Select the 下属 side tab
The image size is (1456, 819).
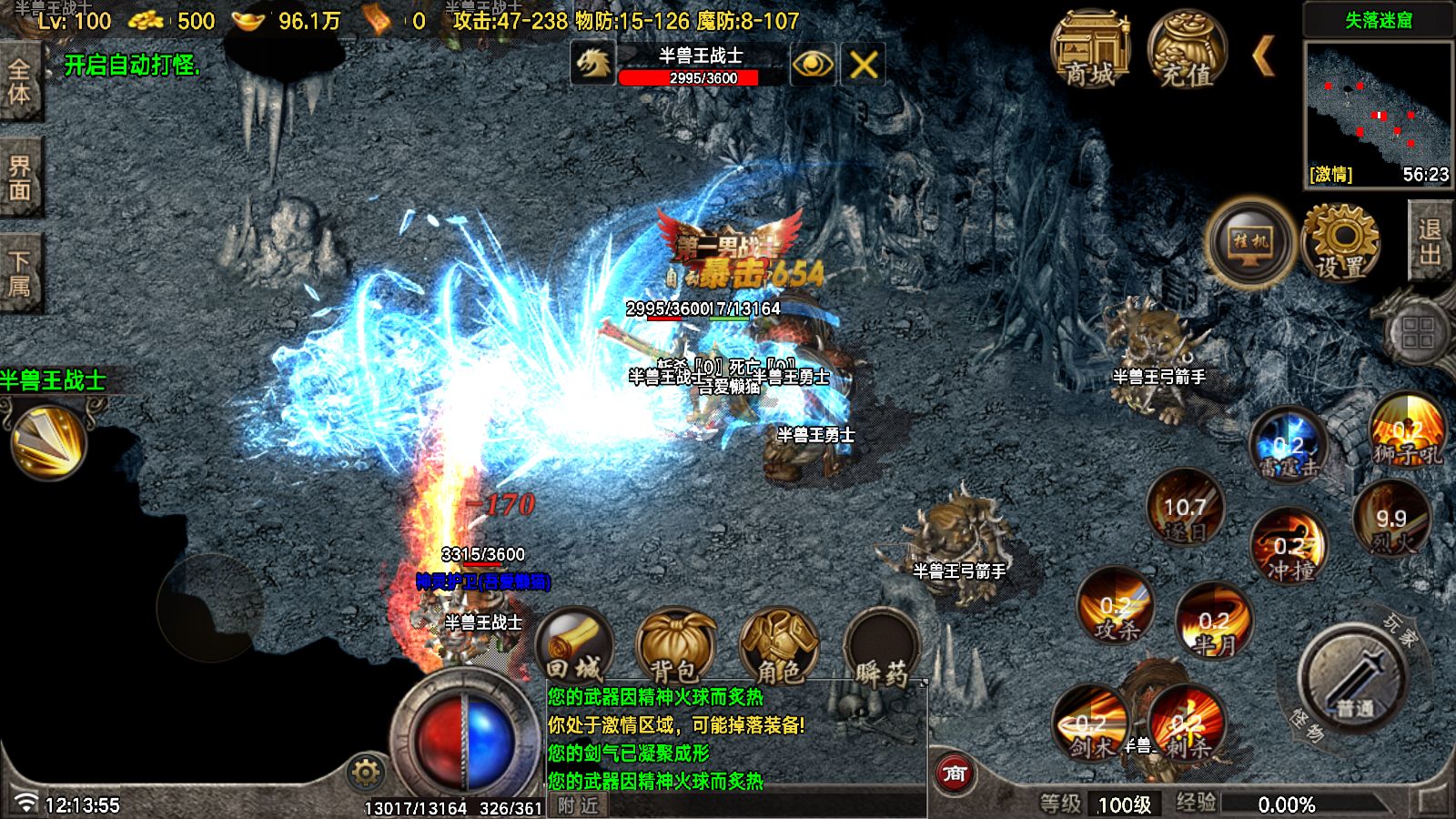20,273
